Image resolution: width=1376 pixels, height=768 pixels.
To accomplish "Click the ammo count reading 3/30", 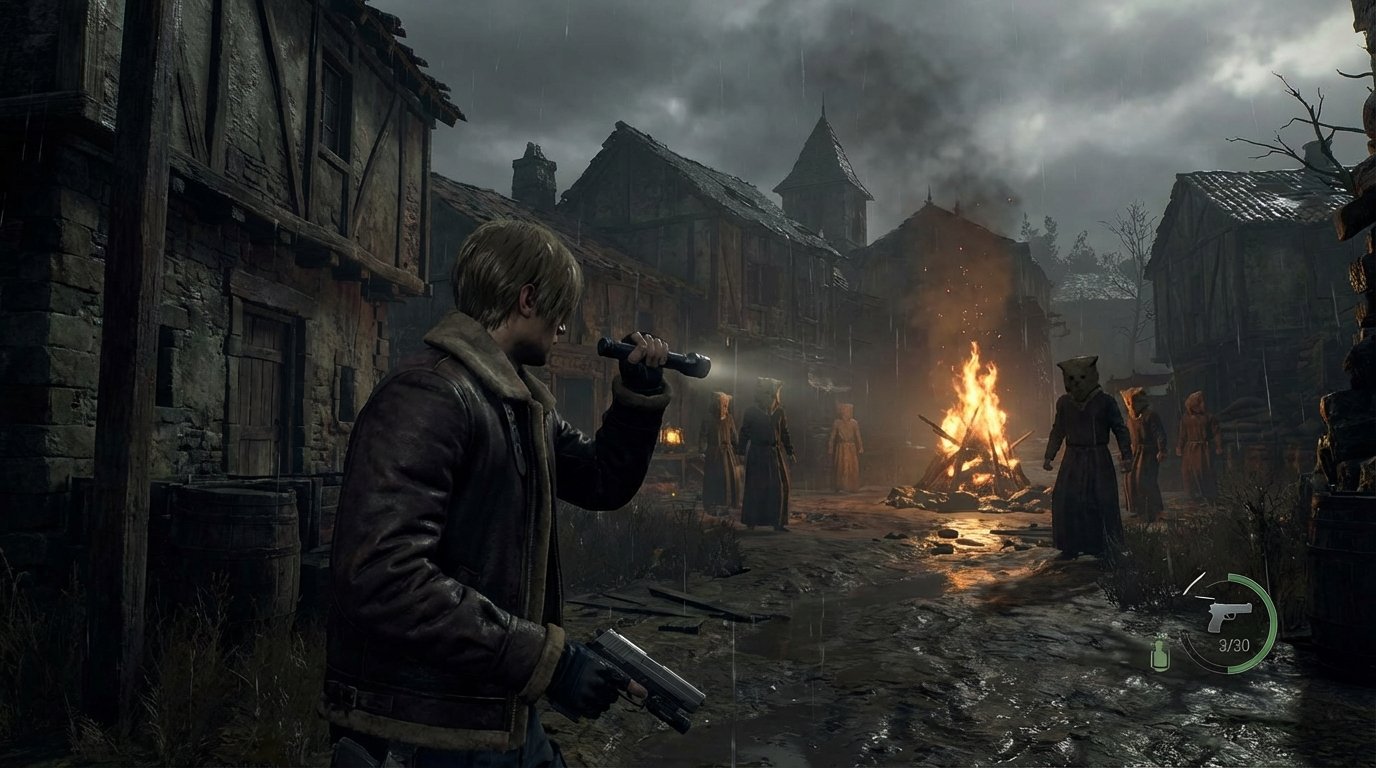I will (x=1234, y=644).
